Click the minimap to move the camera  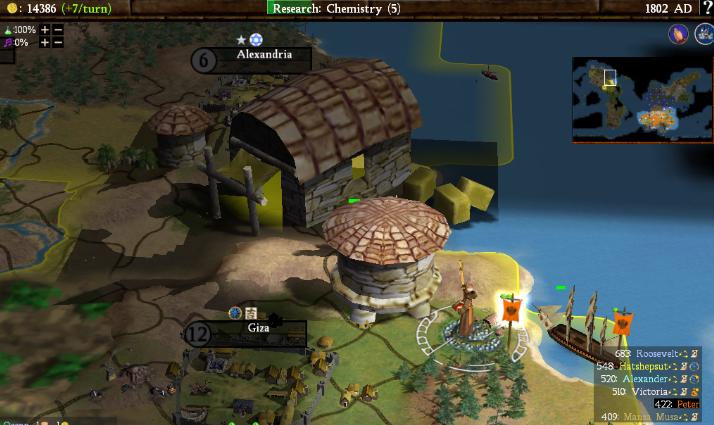(642, 98)
